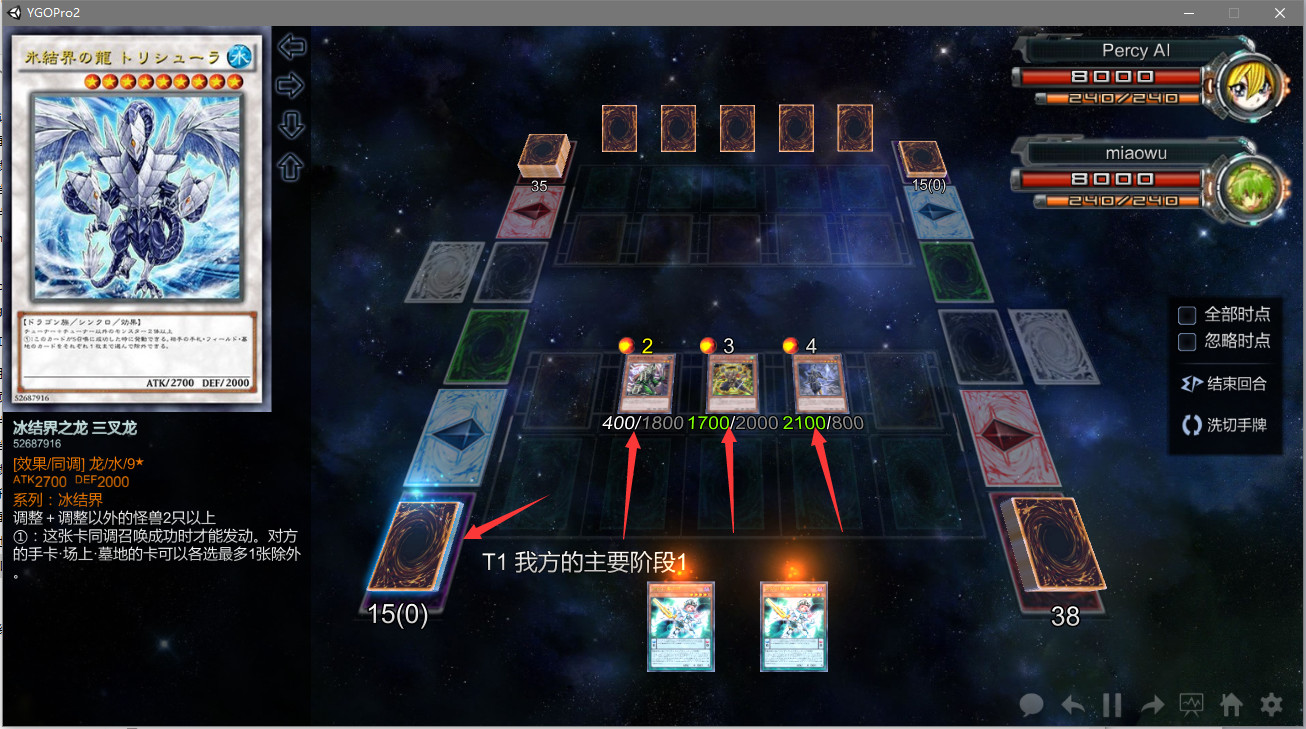
Task: Click the curved forward arrow icon
Action: [1152, 705]
